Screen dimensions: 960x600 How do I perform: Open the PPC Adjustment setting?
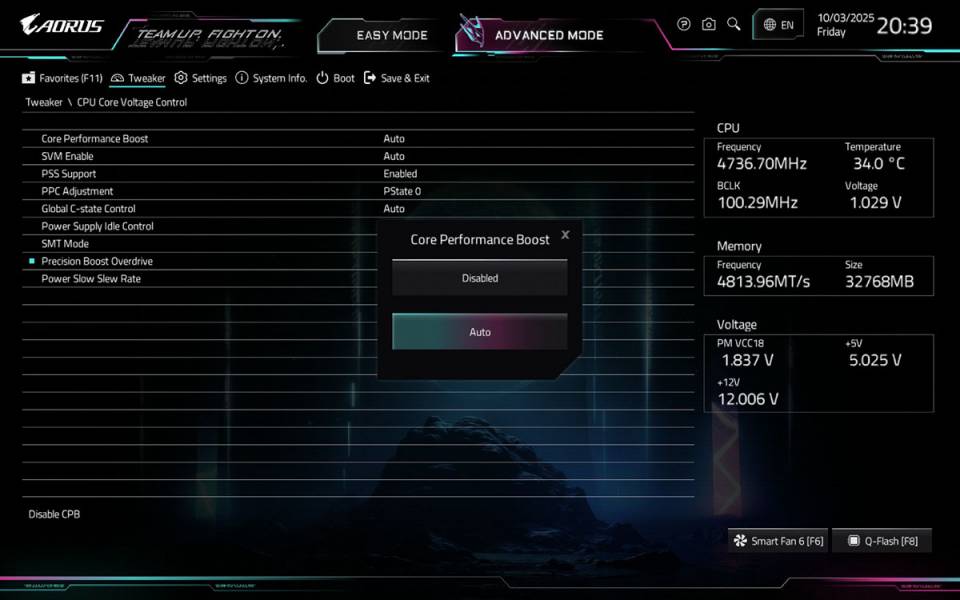tap(77, 191)
